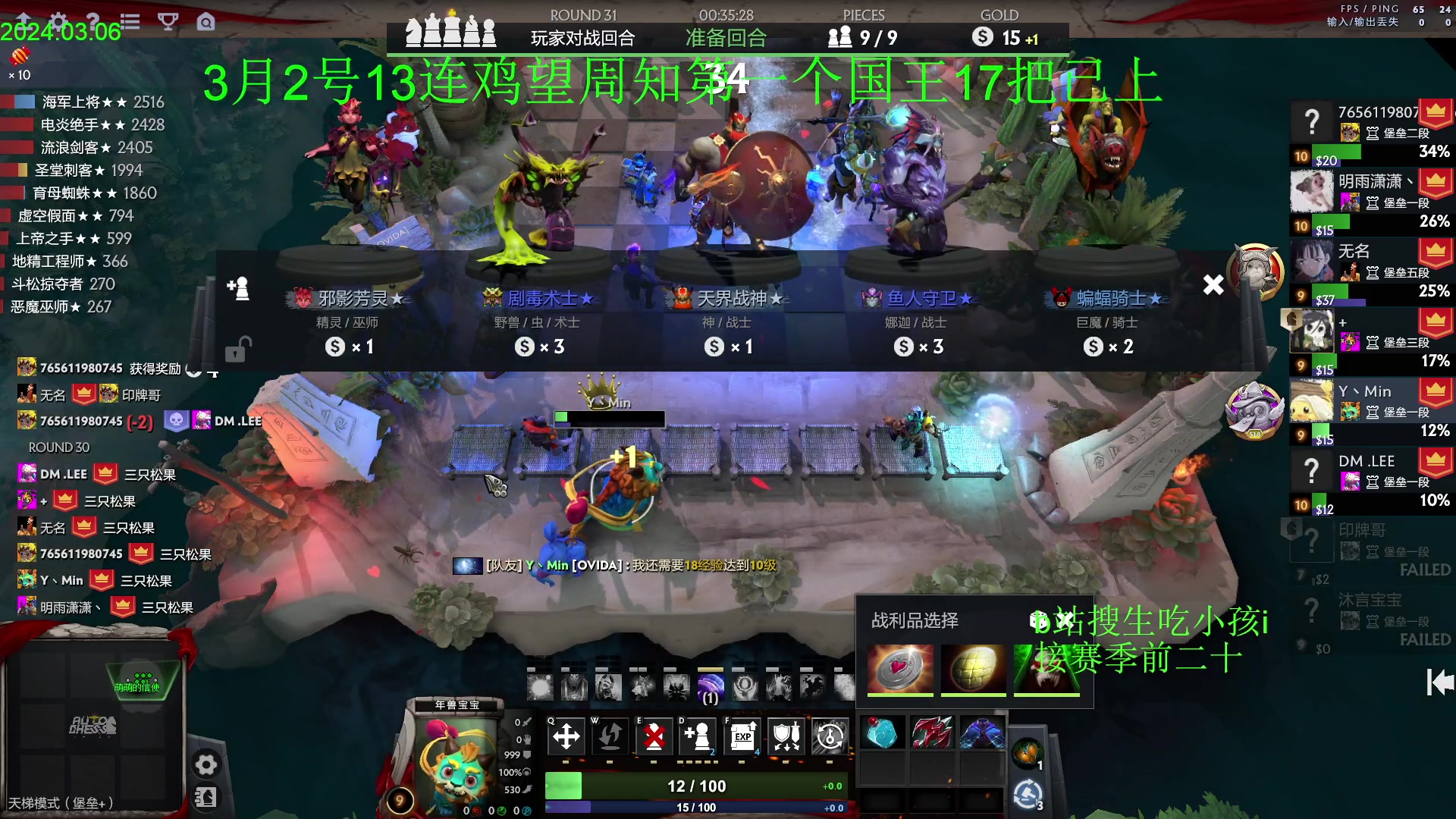The width and height of the screenshot is (1456, 819).
Task: Choose the golden egg loot reward
Action: [973, 668]
